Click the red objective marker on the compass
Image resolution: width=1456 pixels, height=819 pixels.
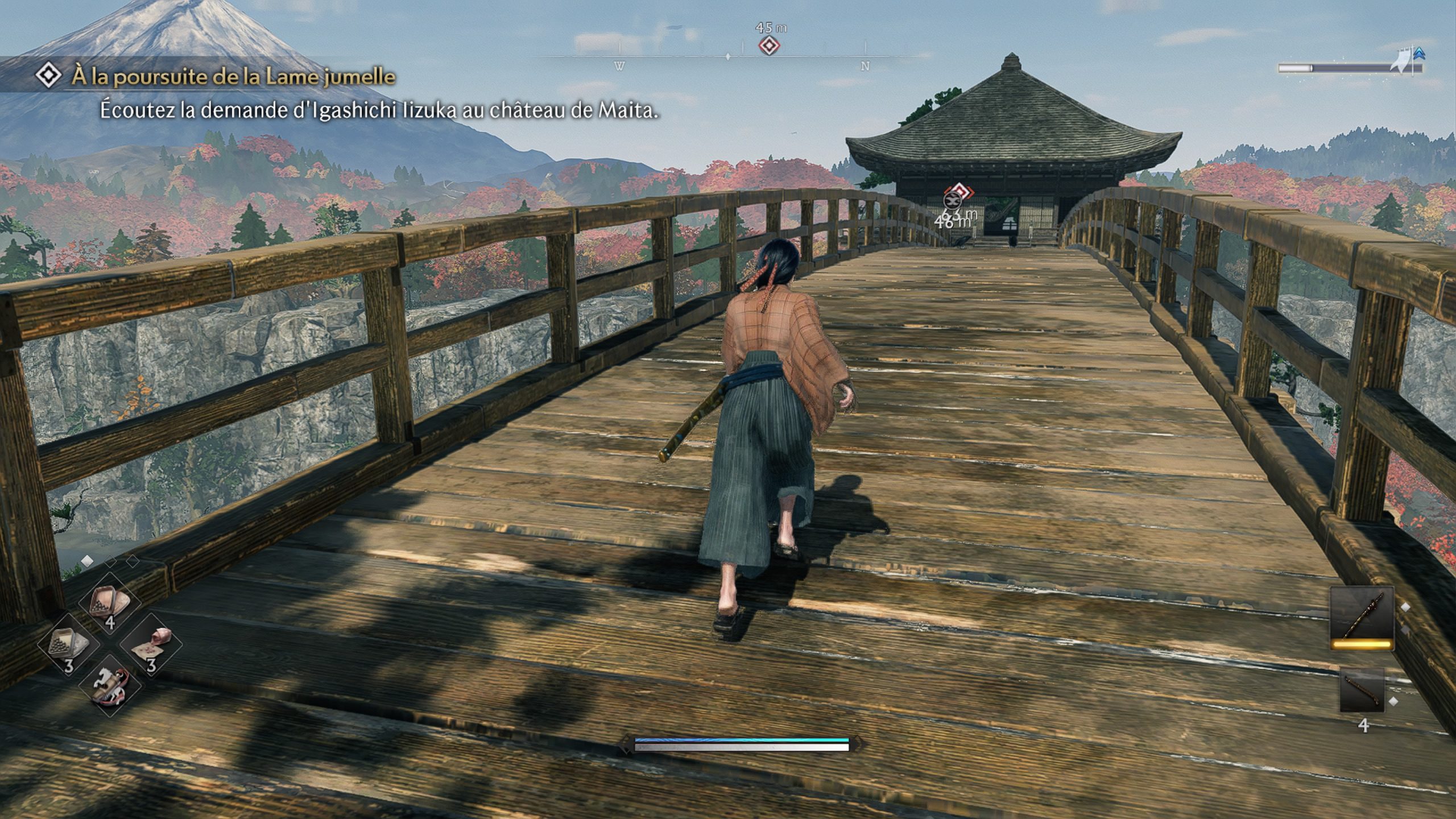click(769, 45)
